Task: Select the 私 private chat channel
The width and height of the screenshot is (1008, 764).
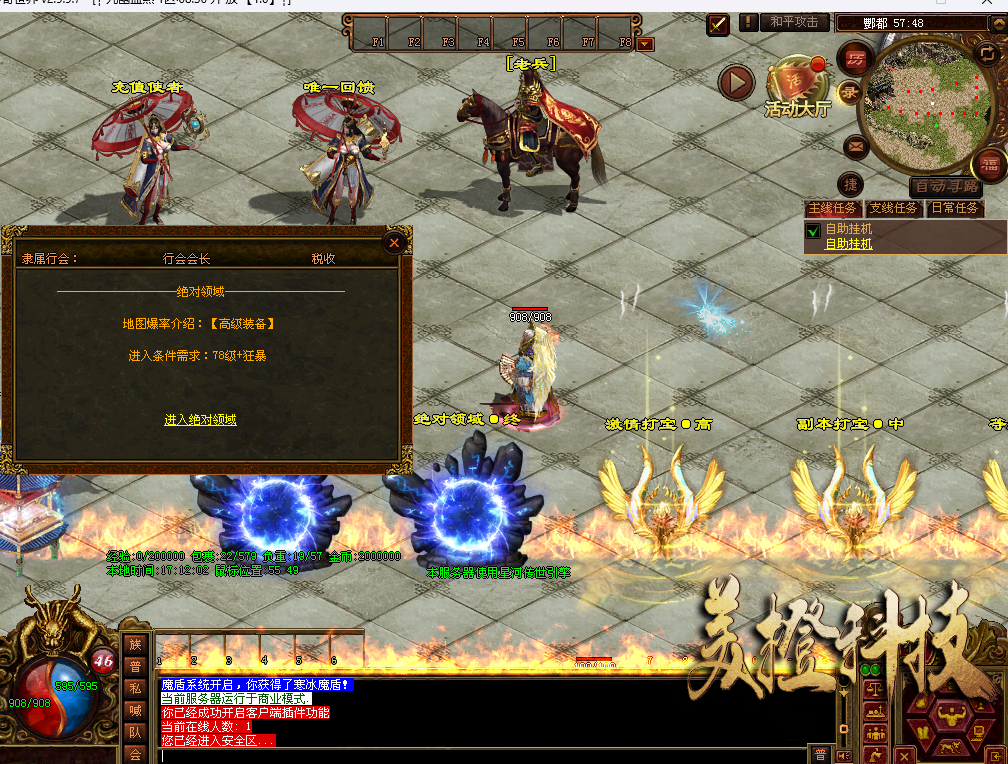Action: 135,688
